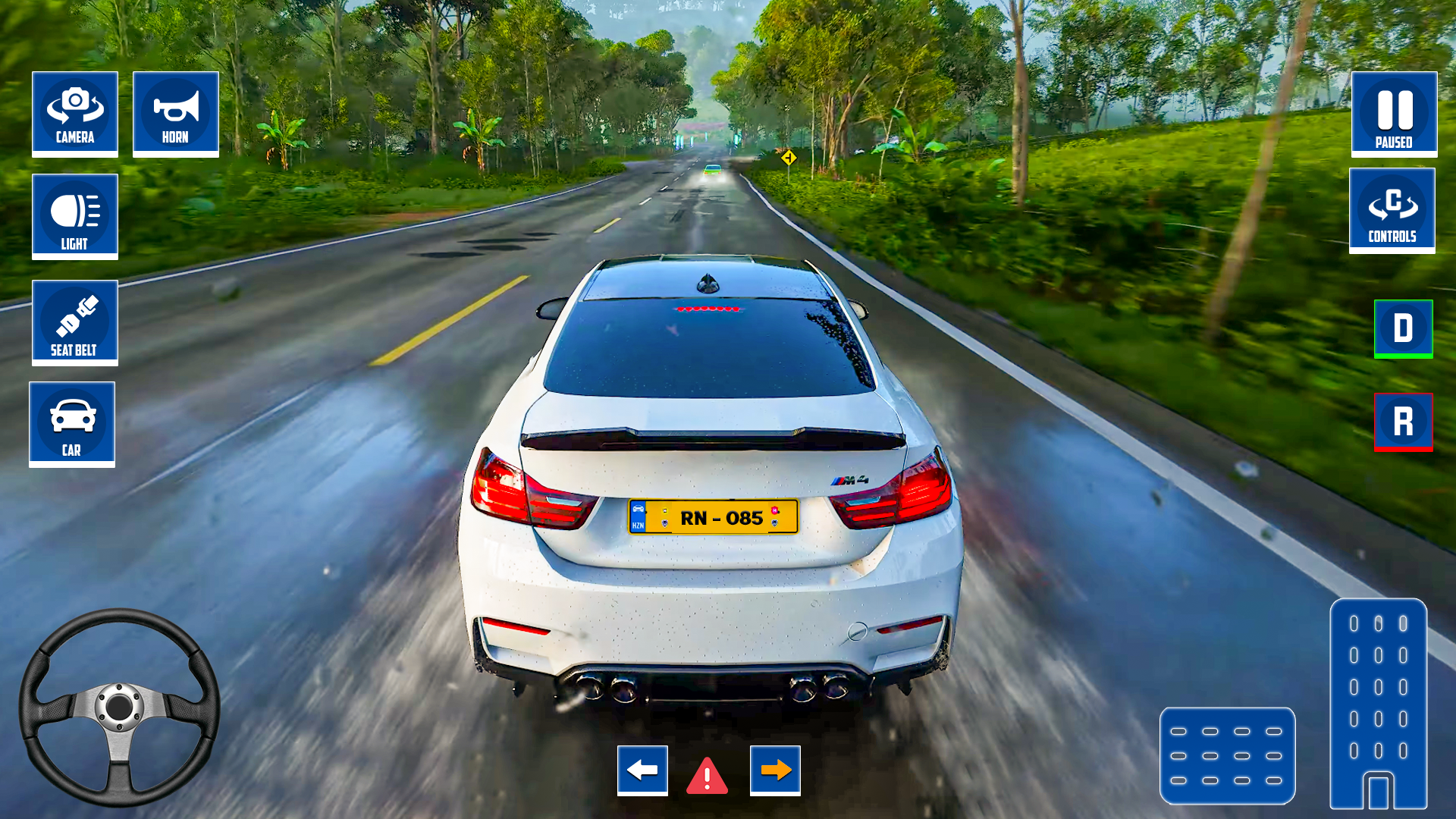Open the Car selection menu
The height and width of the screenshot is (819, 1456).
71,423
